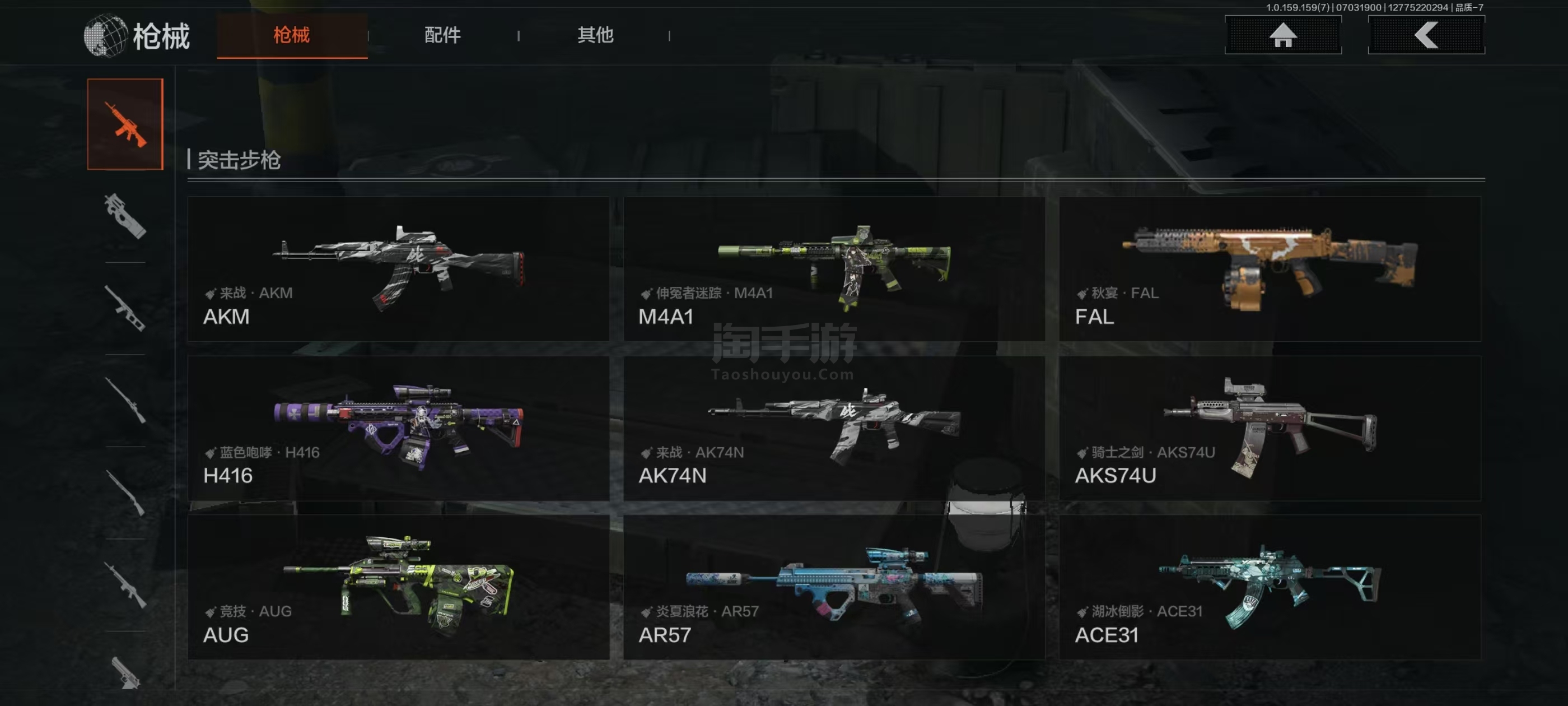Choose the AKS74U weapon card
This screenshot has height=706, width=1568.
(1270, 428)
